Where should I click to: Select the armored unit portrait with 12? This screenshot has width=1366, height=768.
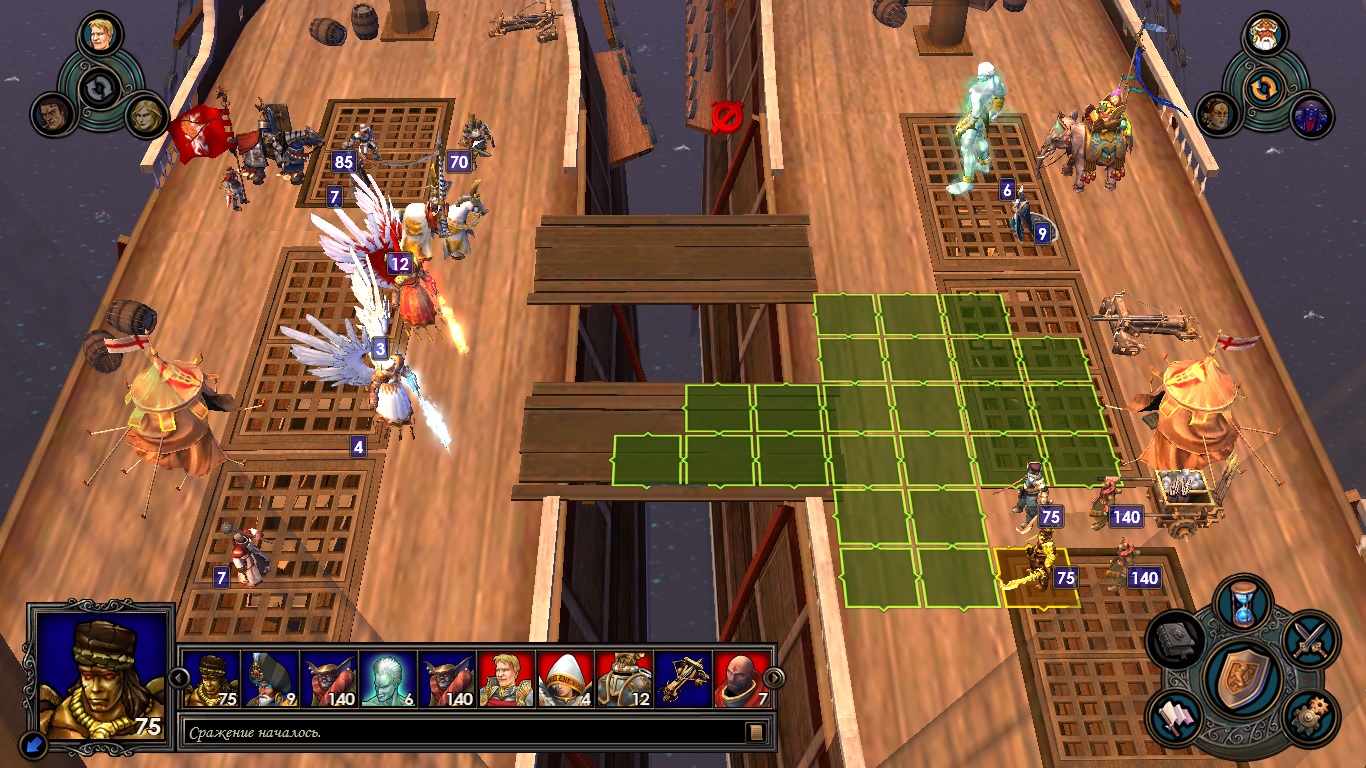coord(624,679)
